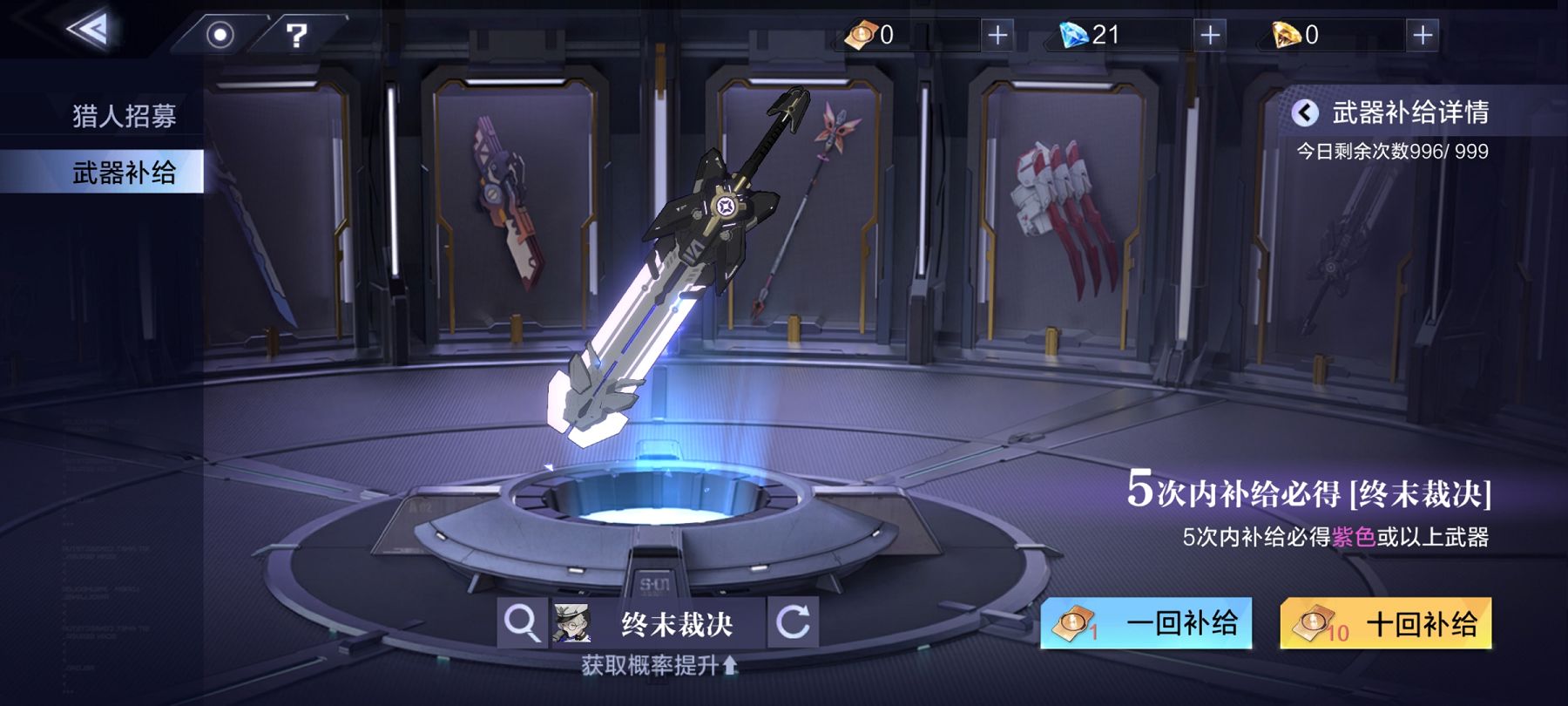1568x706 pixels.
Task: Select the 终末裁决 weapon label
Action: [676, 623]
